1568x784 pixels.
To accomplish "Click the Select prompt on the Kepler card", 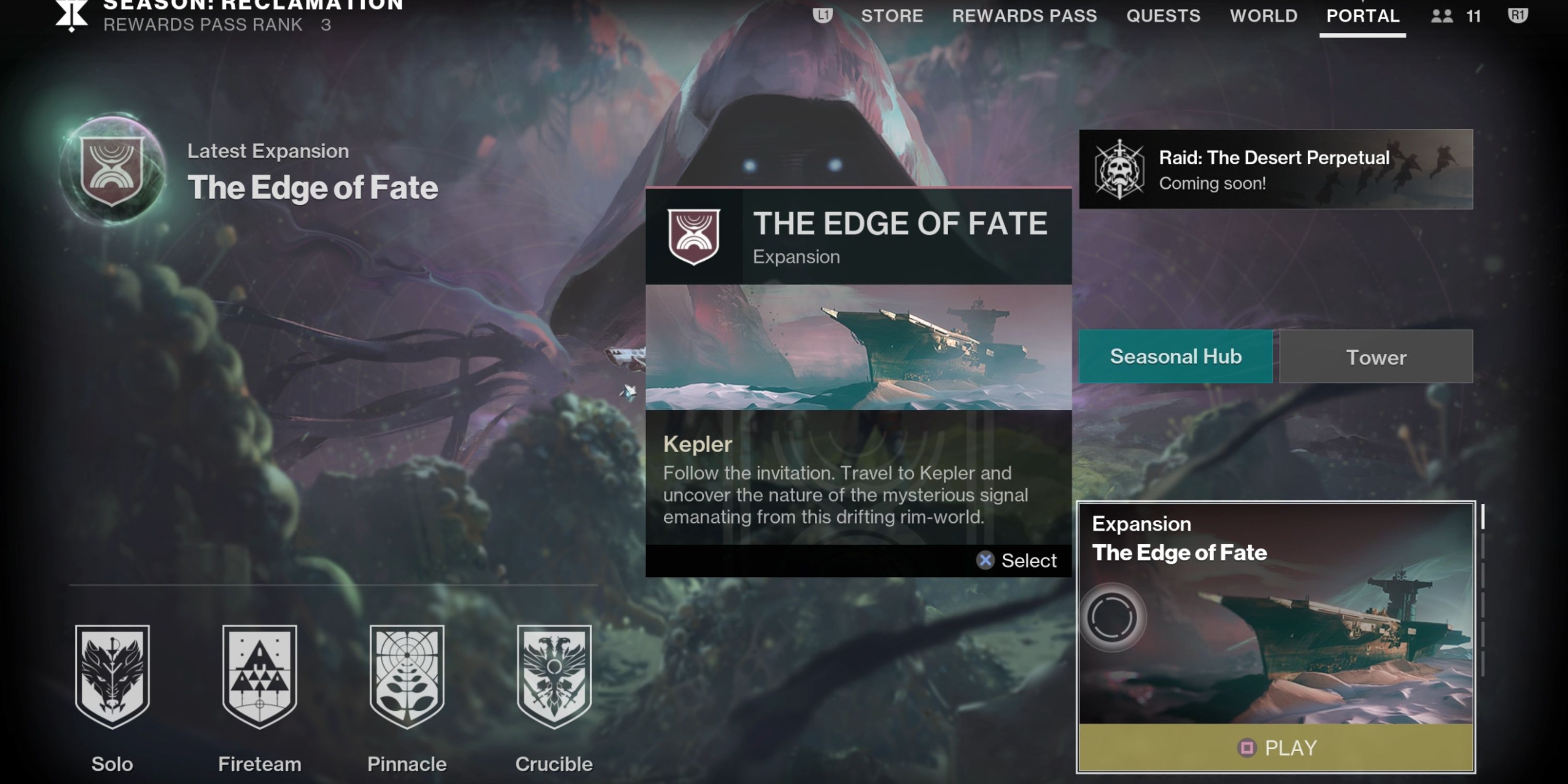I will coord(1018,560).
